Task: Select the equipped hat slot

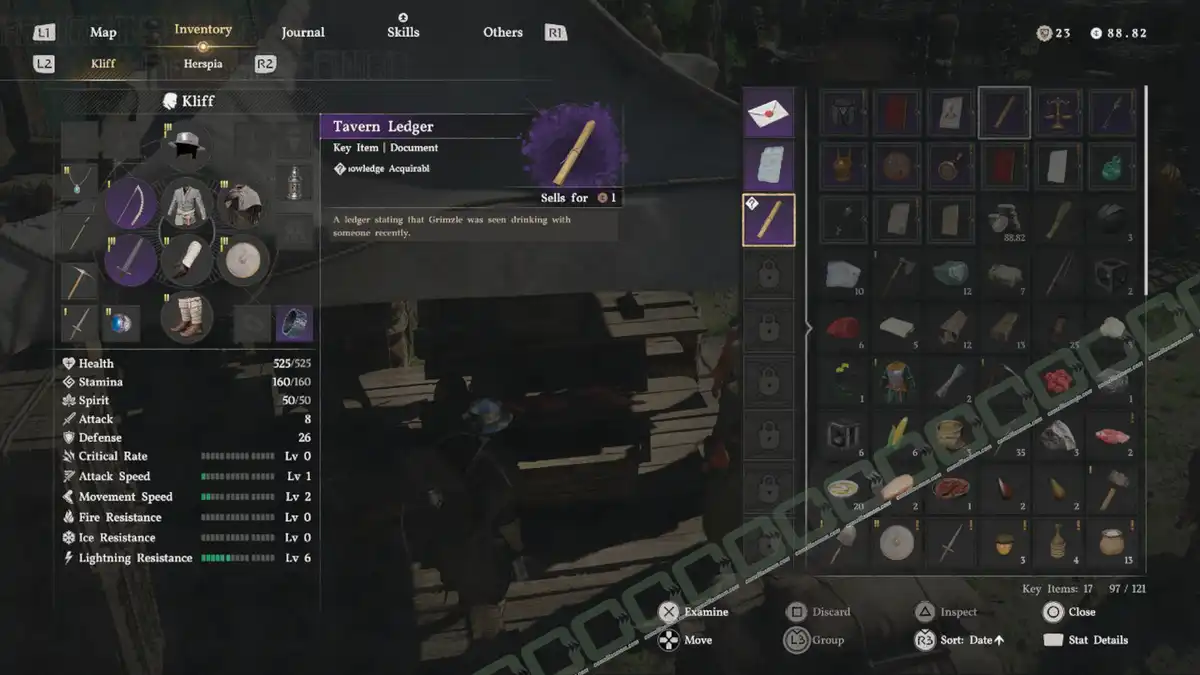Action: coord(187,144)
